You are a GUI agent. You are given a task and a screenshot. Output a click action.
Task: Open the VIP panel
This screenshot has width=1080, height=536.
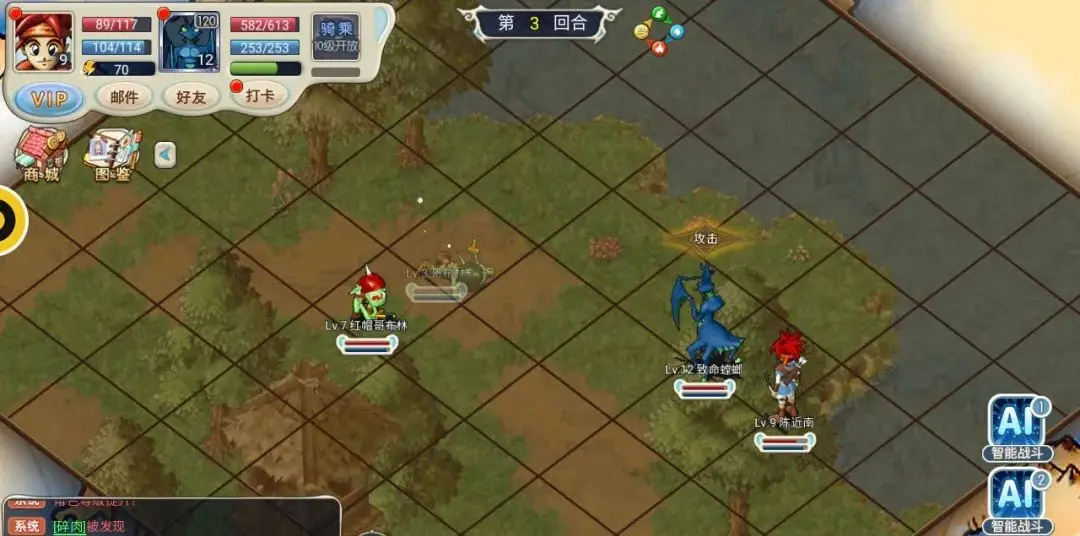[x=50, y=98]
